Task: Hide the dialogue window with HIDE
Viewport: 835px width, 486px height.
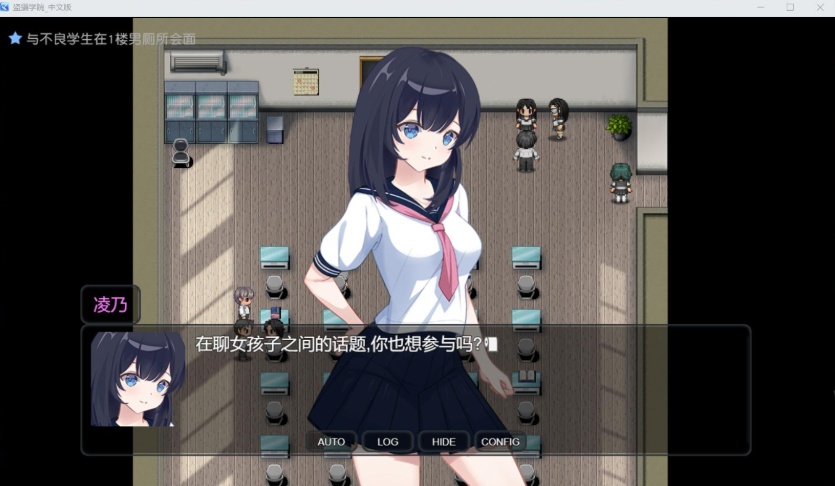Action: coord(443,442)
